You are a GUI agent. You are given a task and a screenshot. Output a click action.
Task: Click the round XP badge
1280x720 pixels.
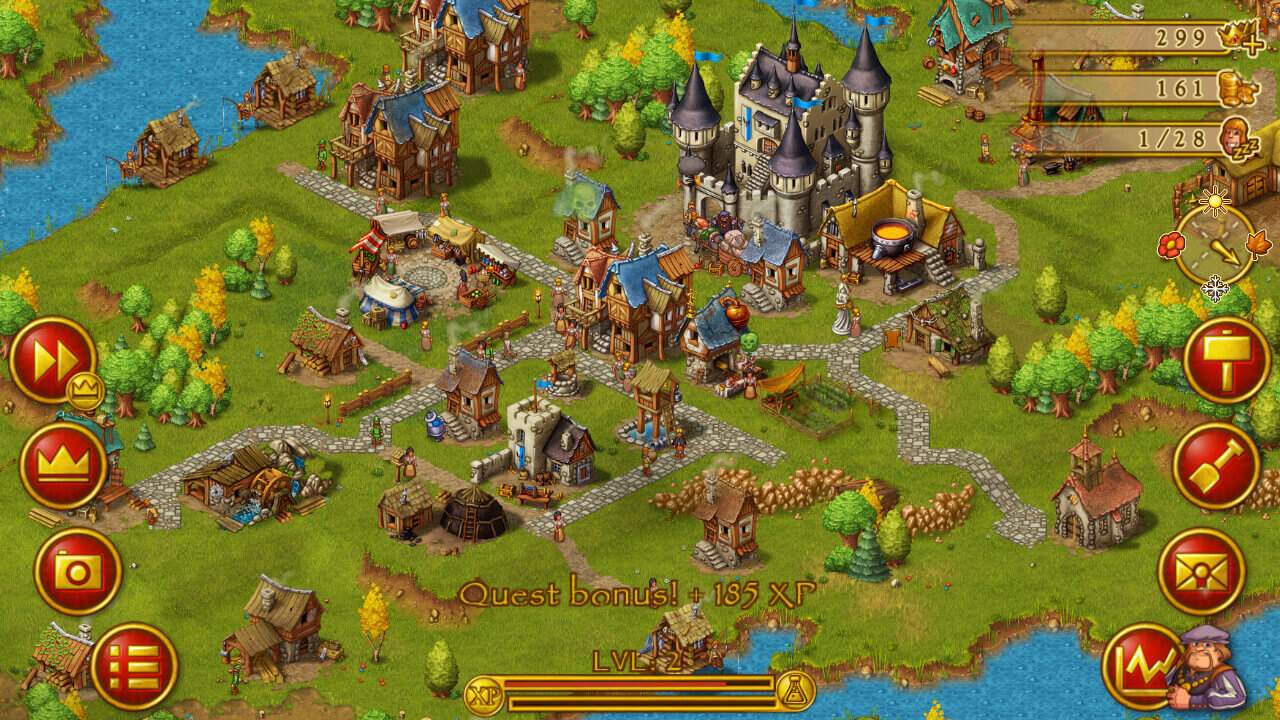tap(484, 693)
